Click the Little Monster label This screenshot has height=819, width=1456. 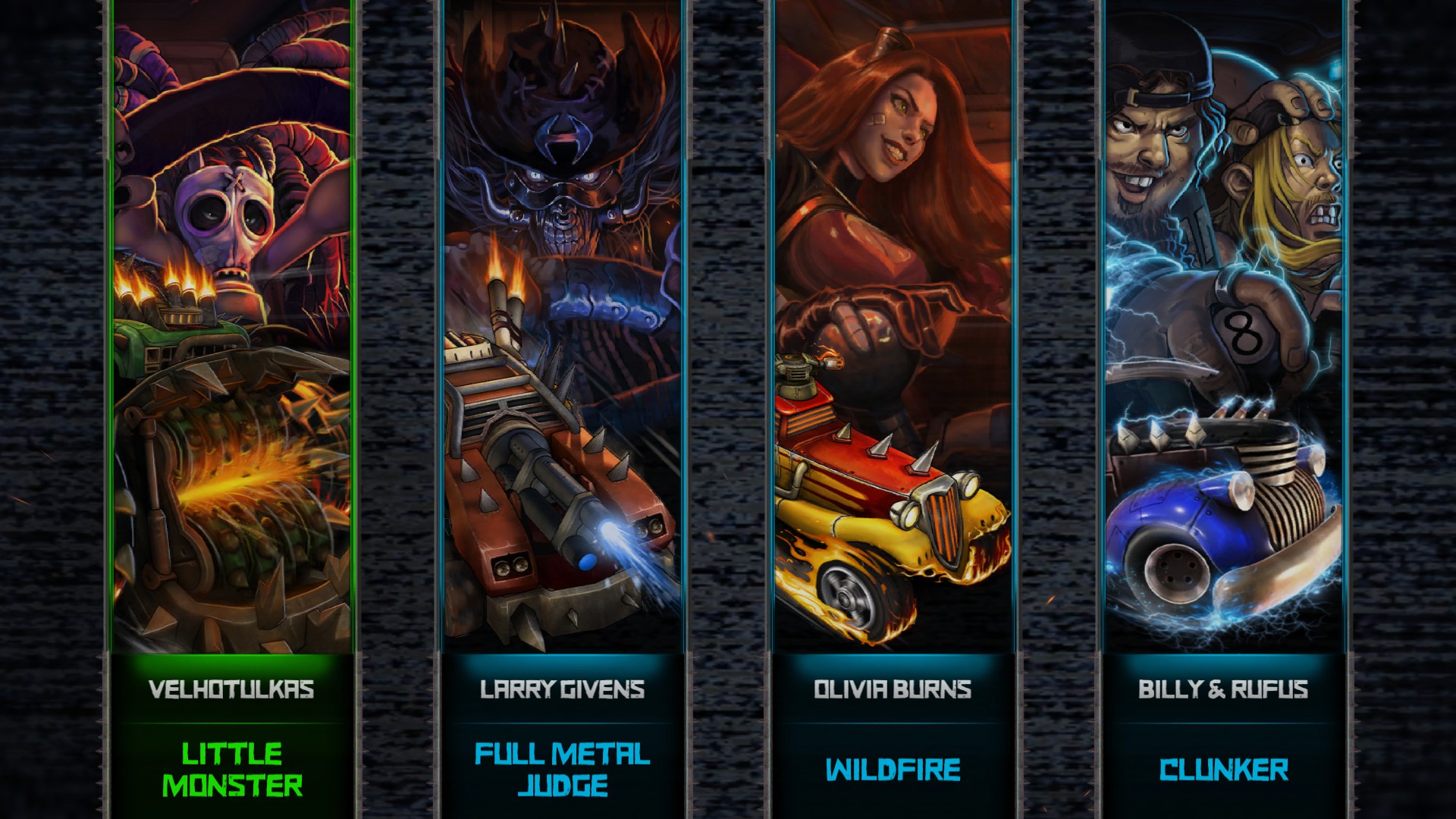click(x=231, y=770)
